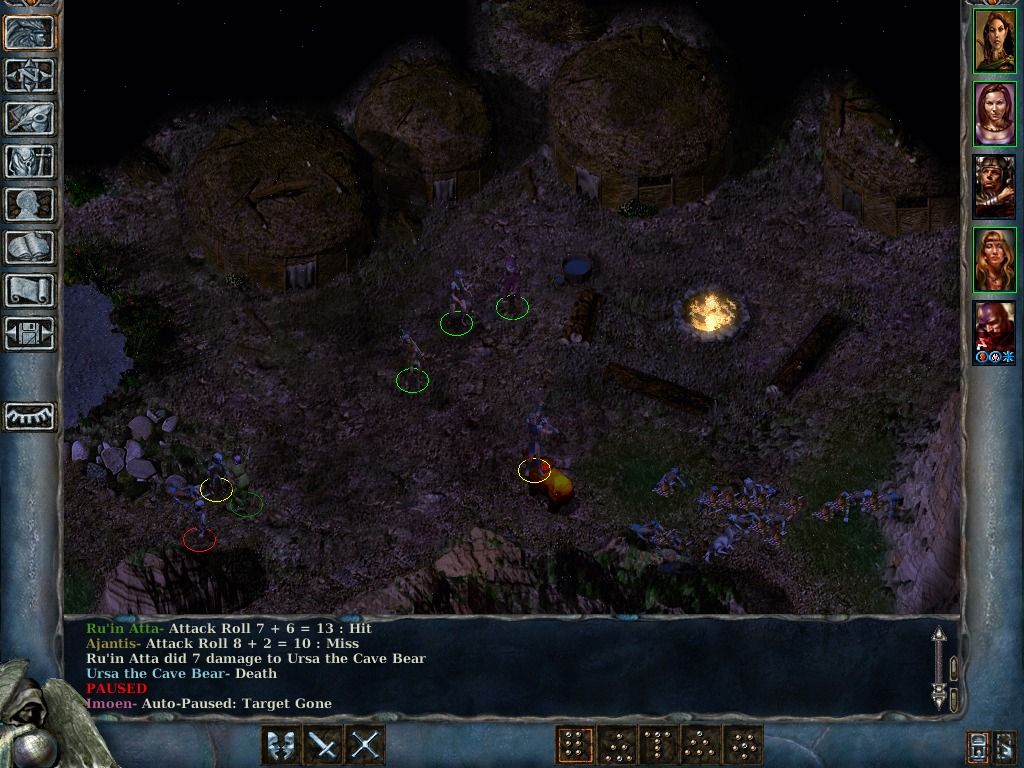
Task: Choose the single sword attack button
Action: point(323,745)
